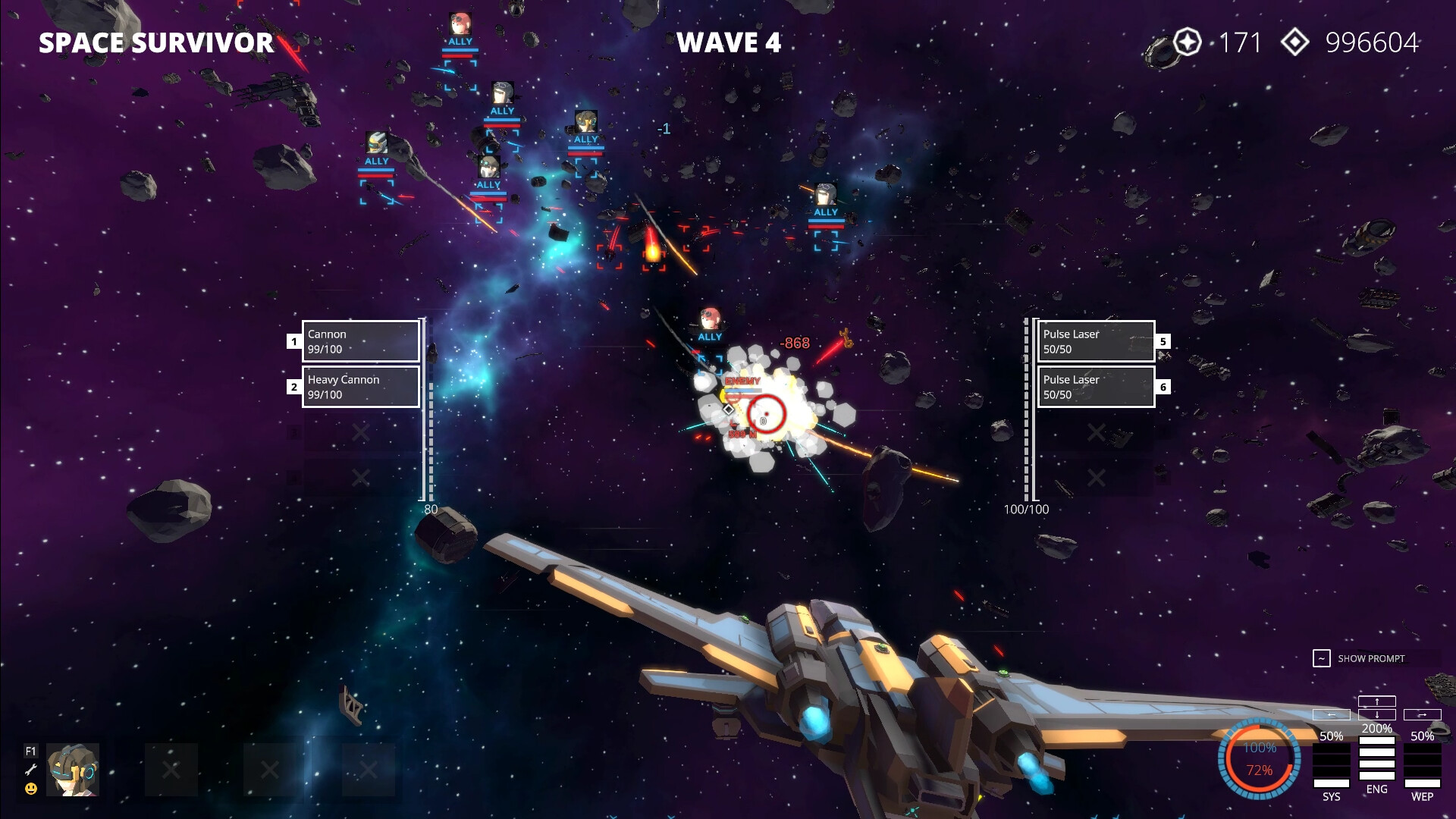Toggle power to WEP using the right arrow
The image size is (1456, 819).
1423,714
